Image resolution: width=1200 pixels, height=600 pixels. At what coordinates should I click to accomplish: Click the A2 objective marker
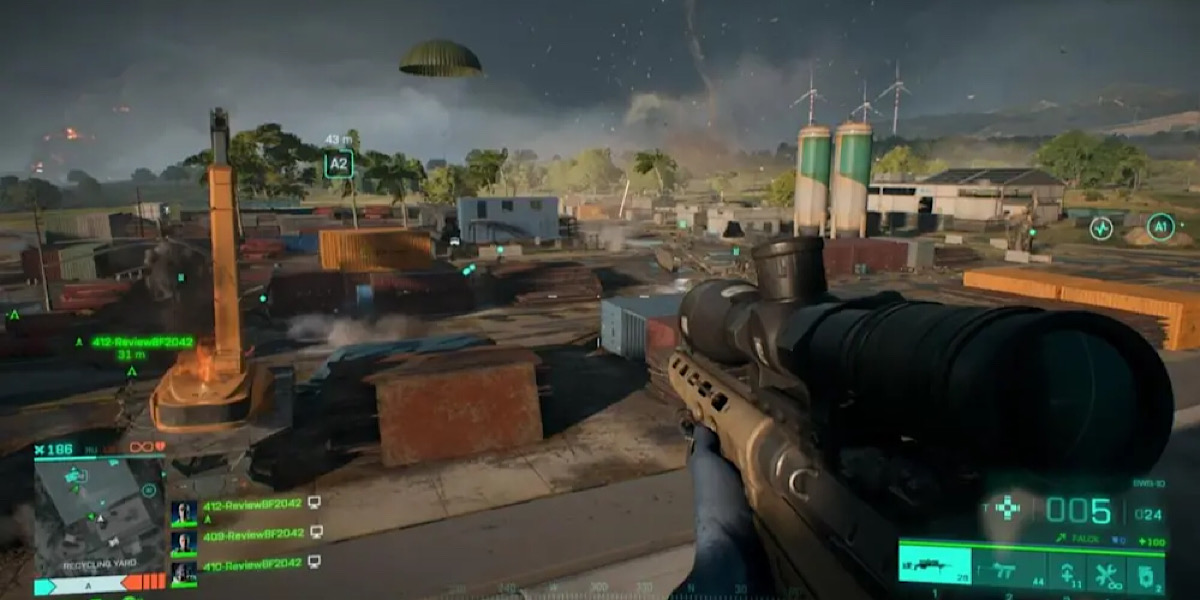pos(338,164)
